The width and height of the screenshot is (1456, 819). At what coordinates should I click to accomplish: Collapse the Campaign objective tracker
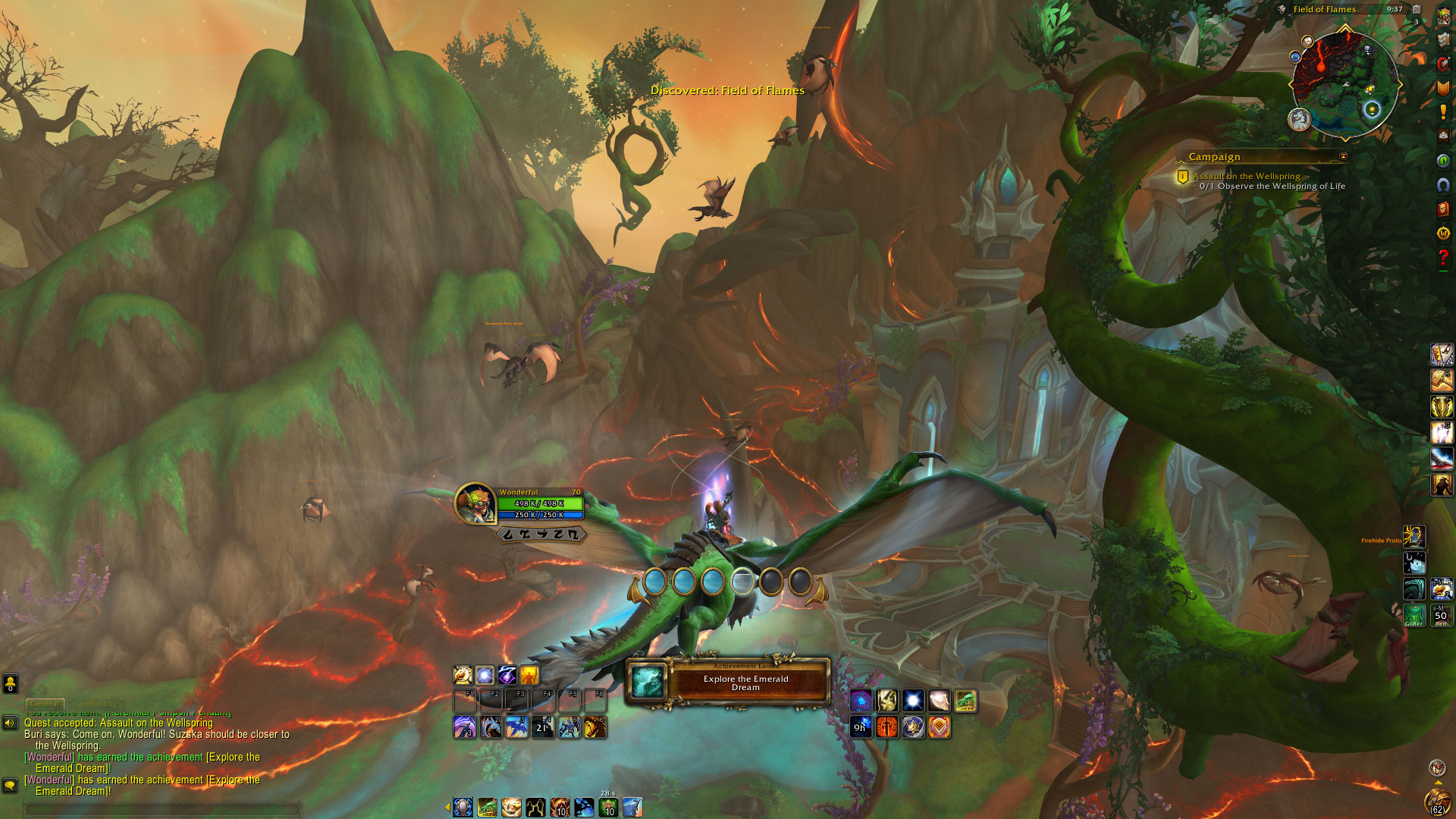[1343, 157]
